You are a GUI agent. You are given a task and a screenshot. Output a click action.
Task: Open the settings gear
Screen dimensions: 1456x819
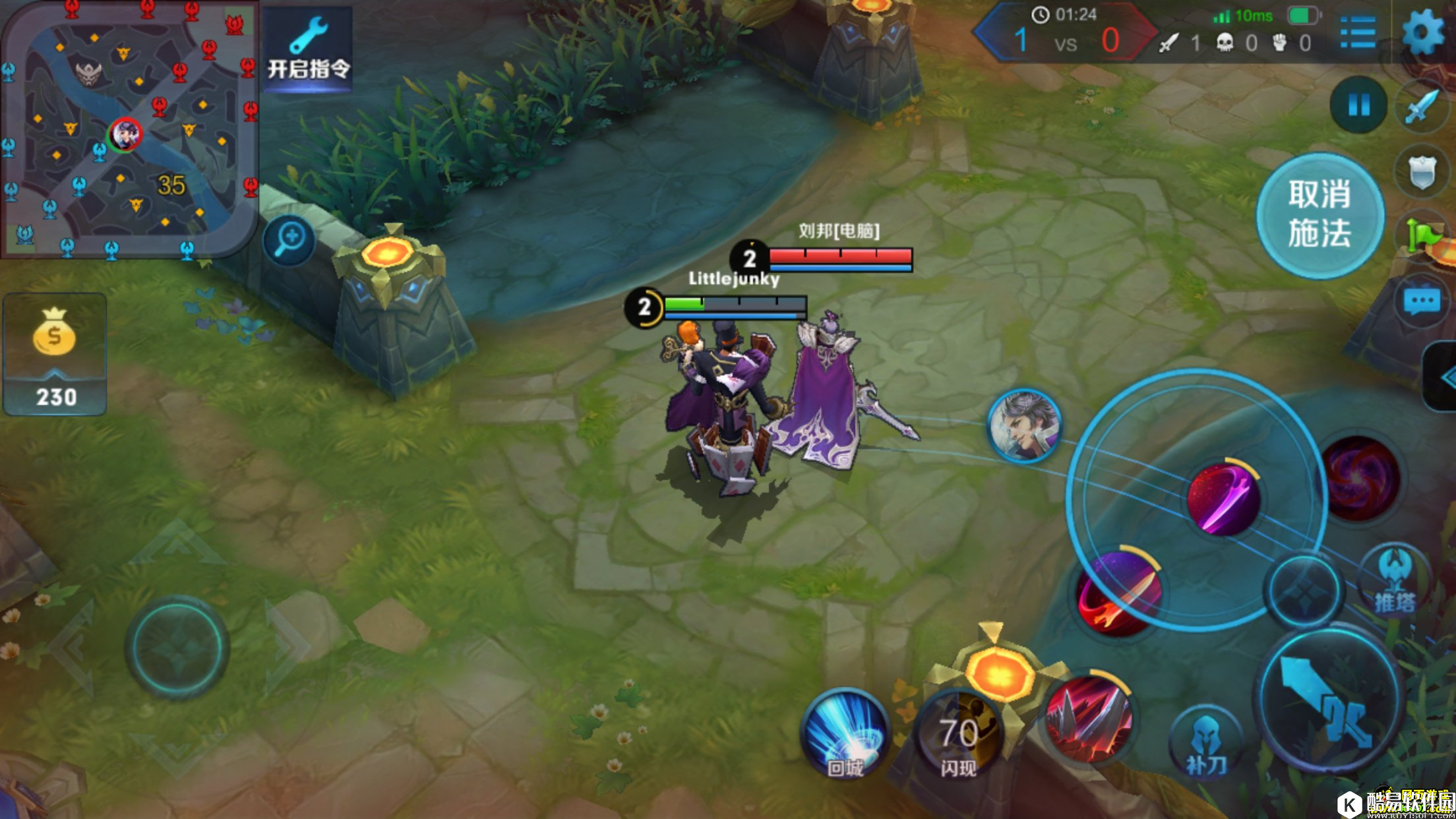tap(1424, 32)
